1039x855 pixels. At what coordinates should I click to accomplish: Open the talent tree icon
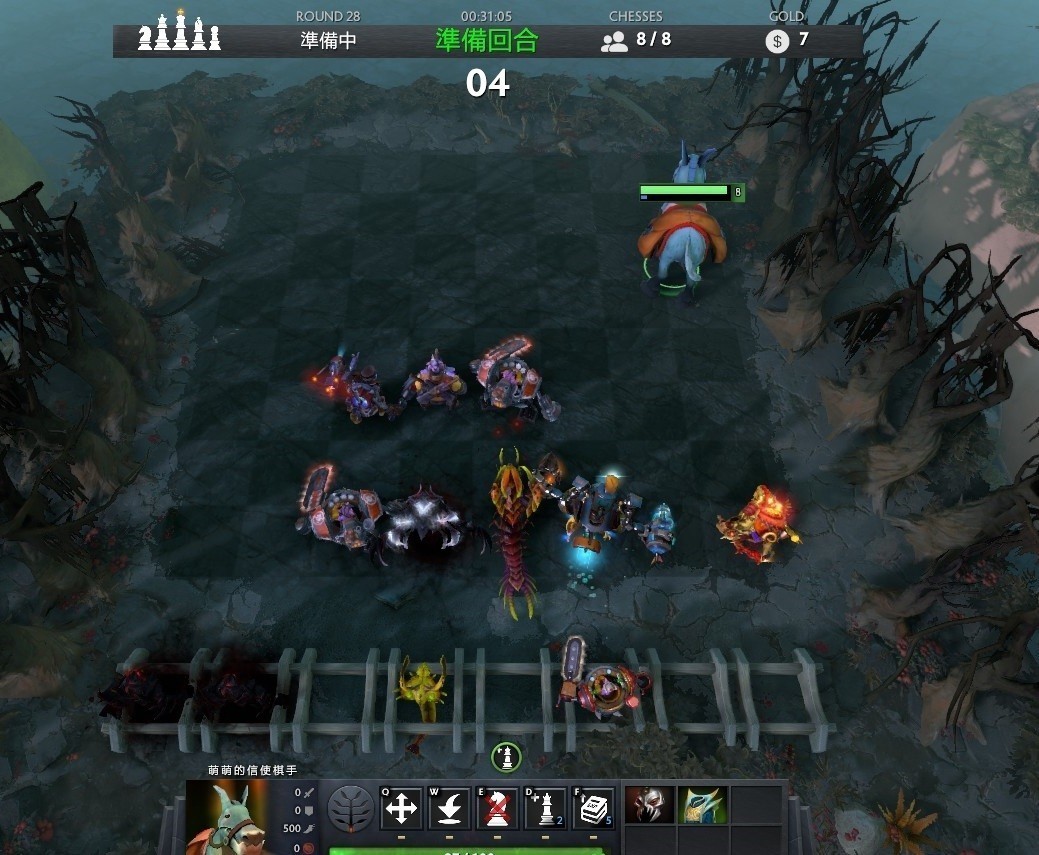tap(351, 808)
